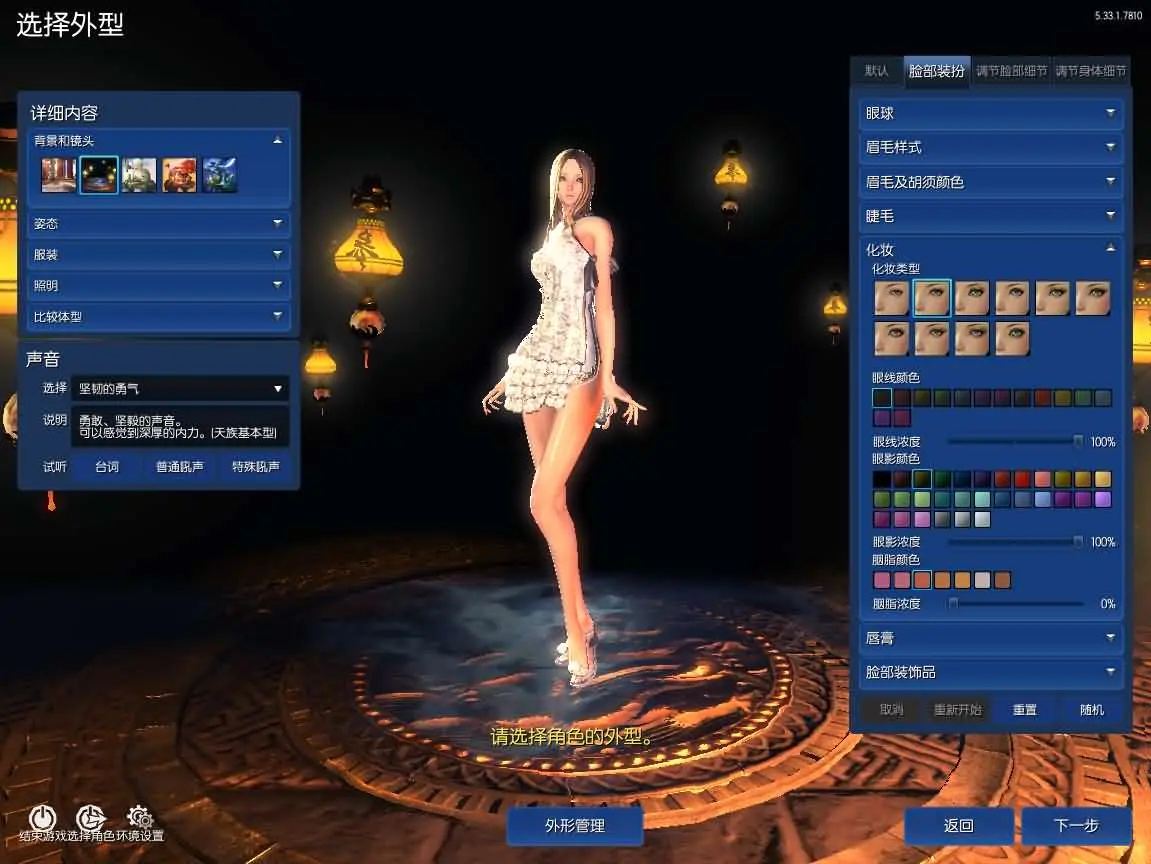Click the 随机 randomize button

pos(1092,710)
